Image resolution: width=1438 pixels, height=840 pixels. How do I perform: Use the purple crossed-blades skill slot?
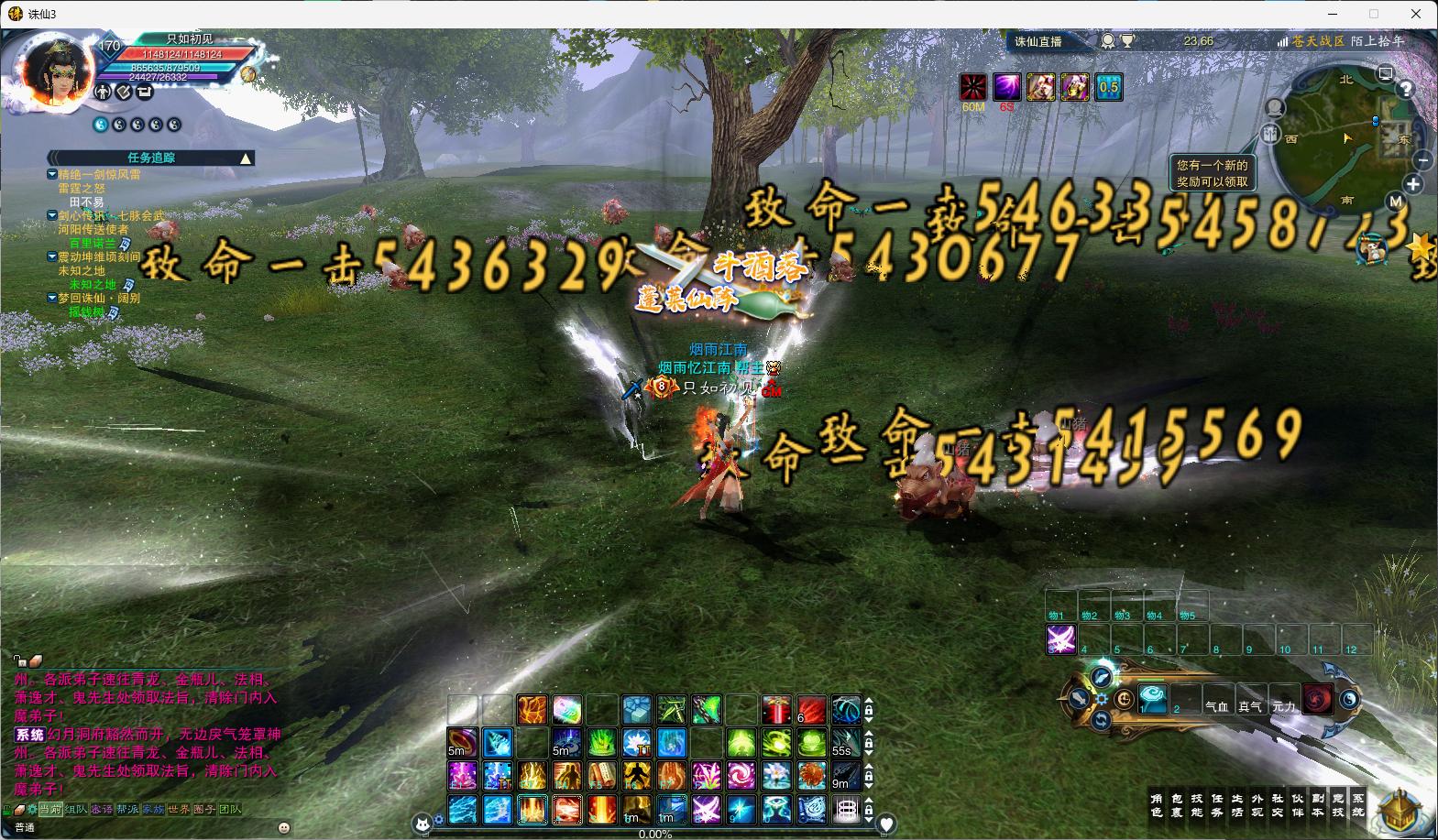(1061, 639)
